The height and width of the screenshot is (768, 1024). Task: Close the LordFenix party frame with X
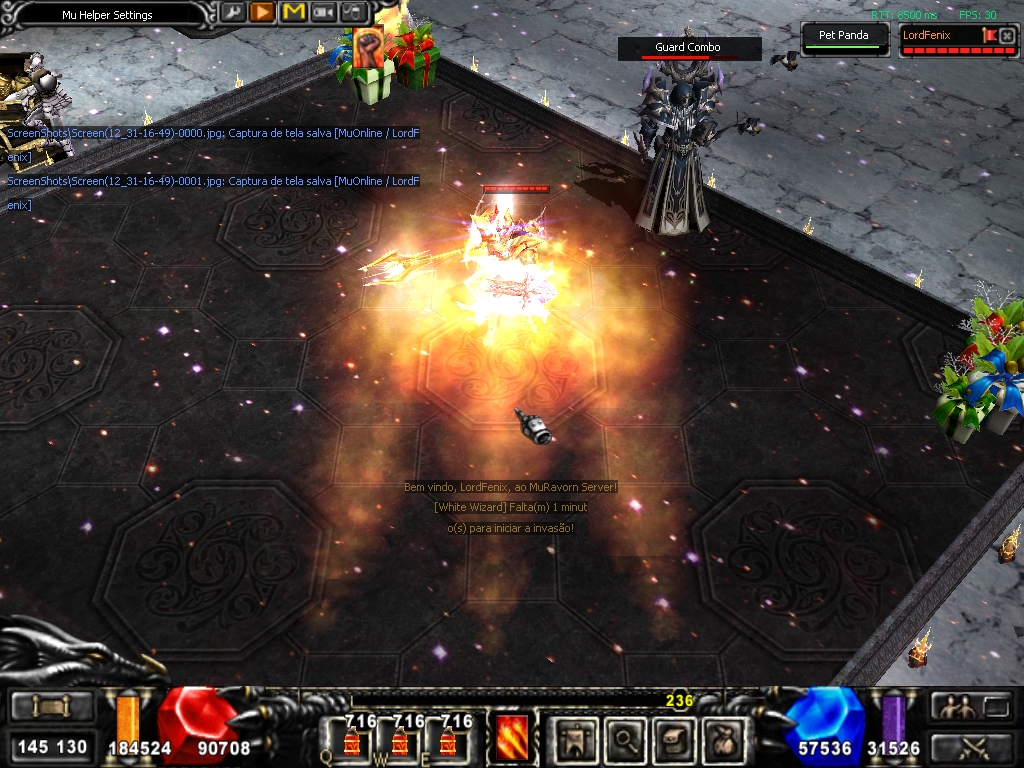[1007, 36]
